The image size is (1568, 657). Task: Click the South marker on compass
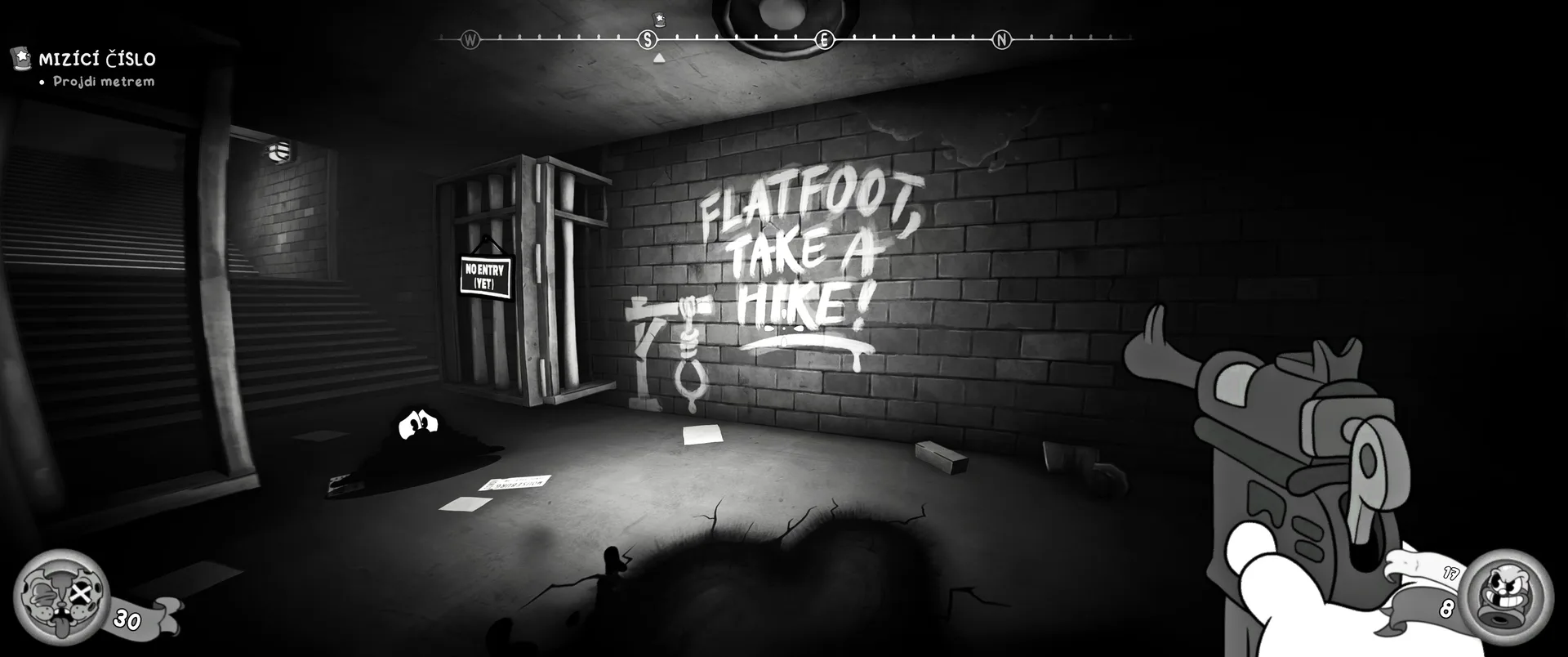(648, 39)
